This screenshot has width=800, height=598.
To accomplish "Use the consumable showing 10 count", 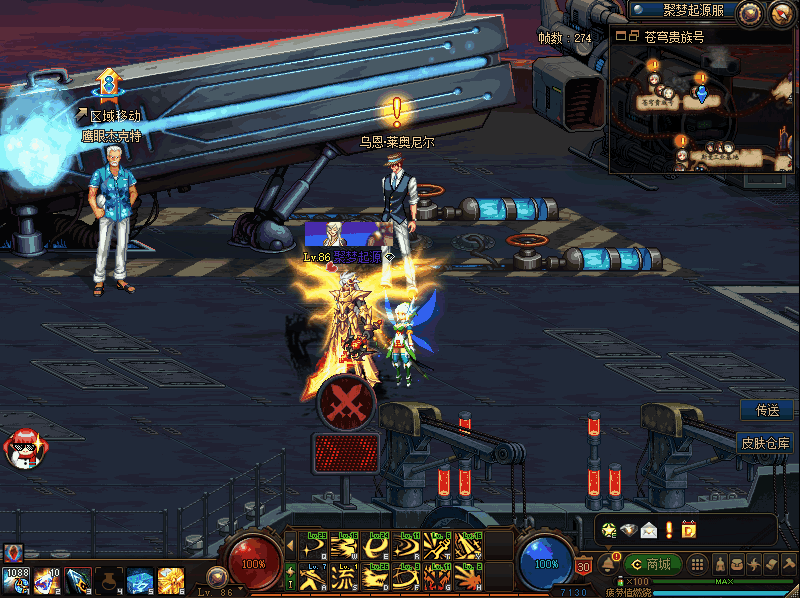I will tap(45, 580).
